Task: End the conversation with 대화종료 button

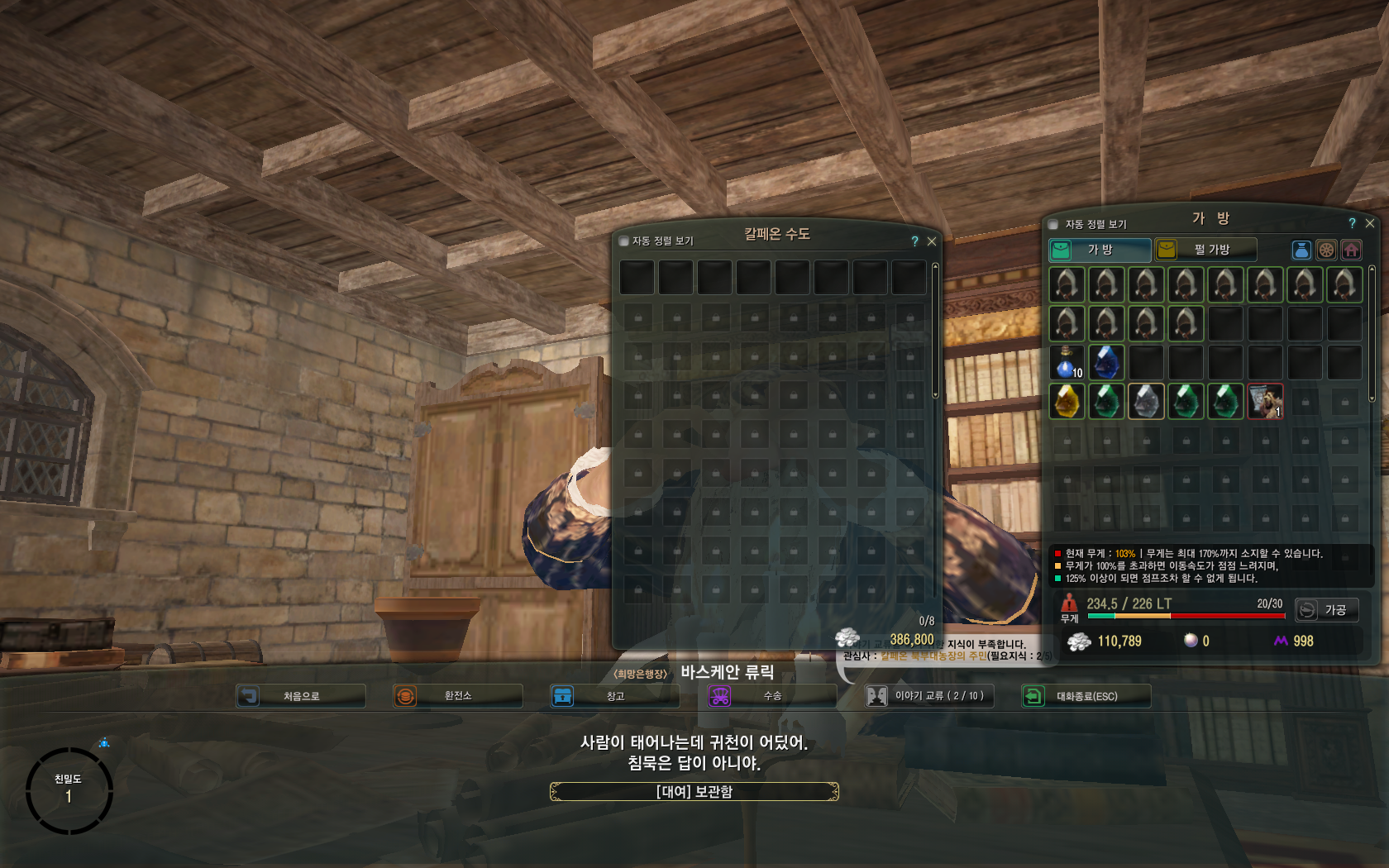Action: 1086,696
